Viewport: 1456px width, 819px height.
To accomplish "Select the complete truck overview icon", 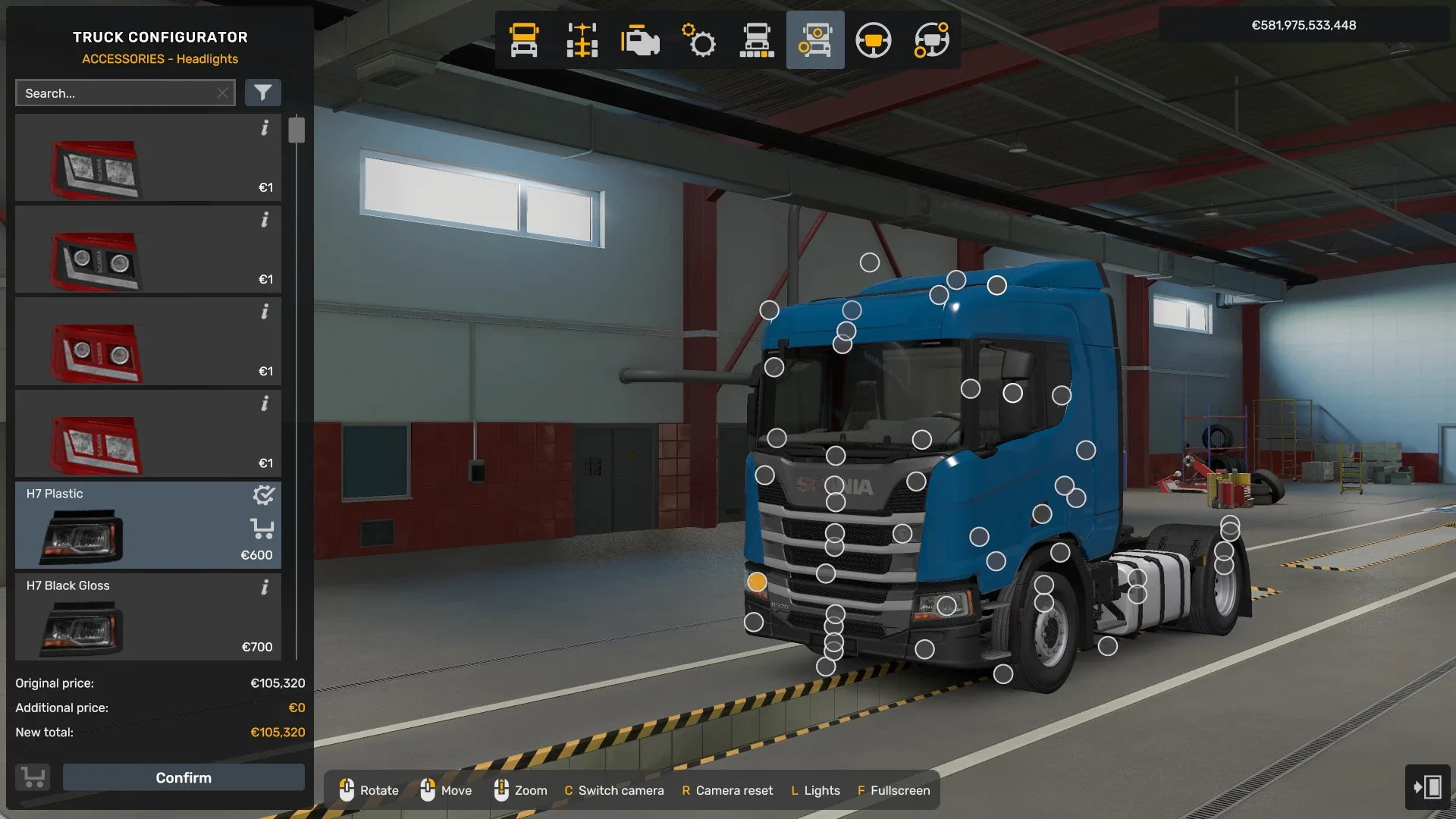I will [x=757, y=40].
